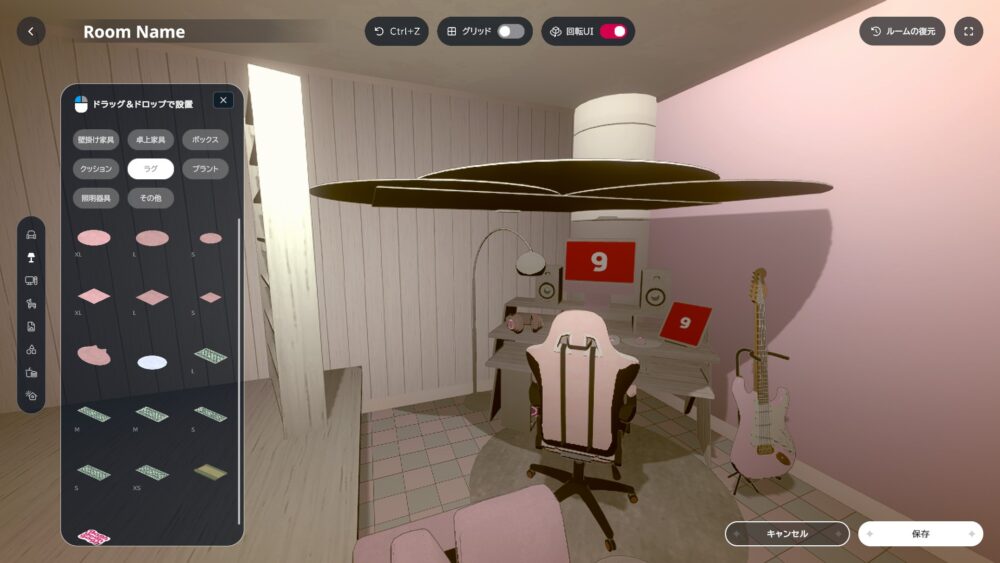The height and width of the screenshot is (563, 1000).
Task: Open the その他 category
Action: point(151,198)
